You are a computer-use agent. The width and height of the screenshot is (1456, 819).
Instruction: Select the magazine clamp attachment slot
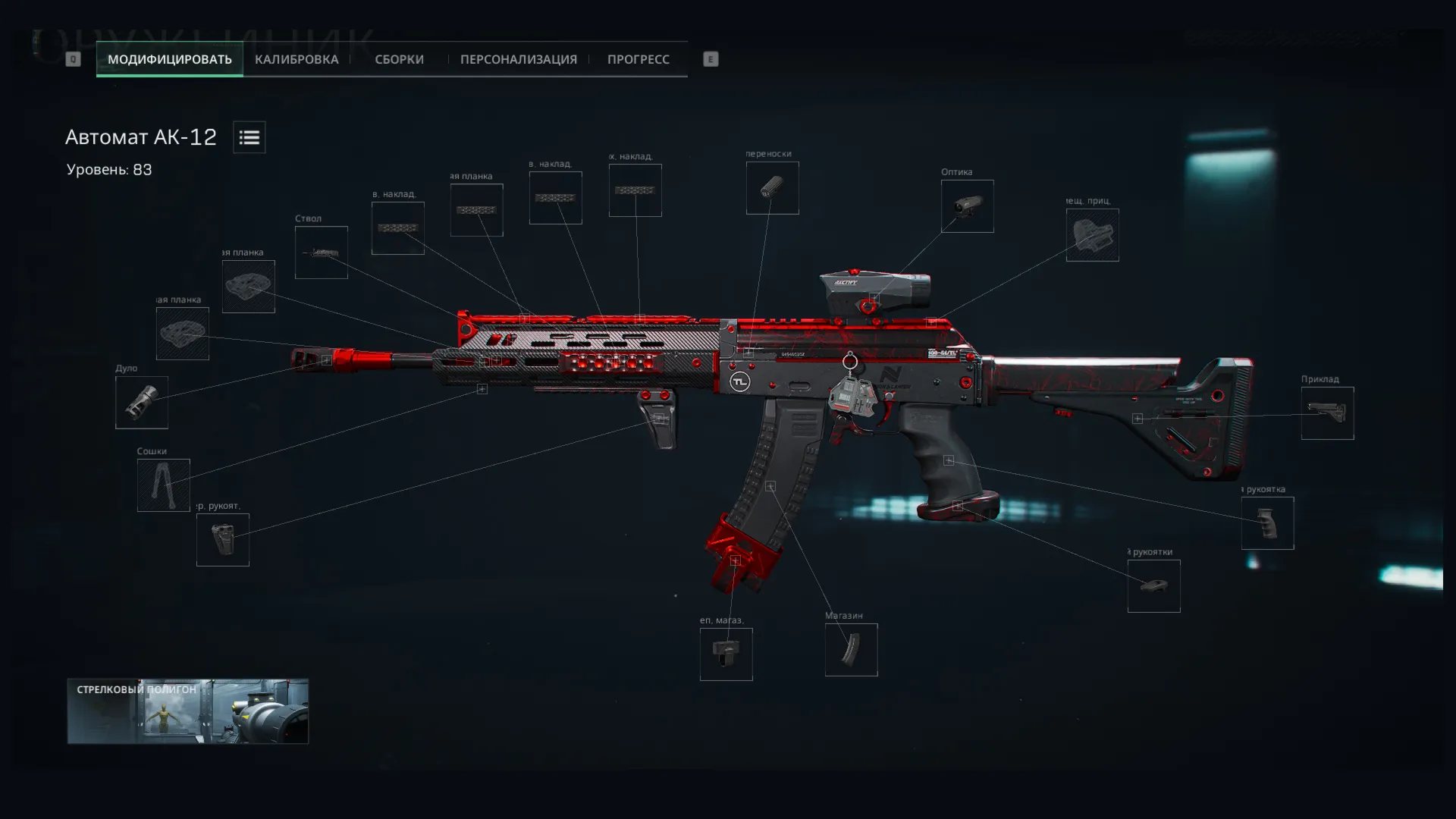pos(726,654)
